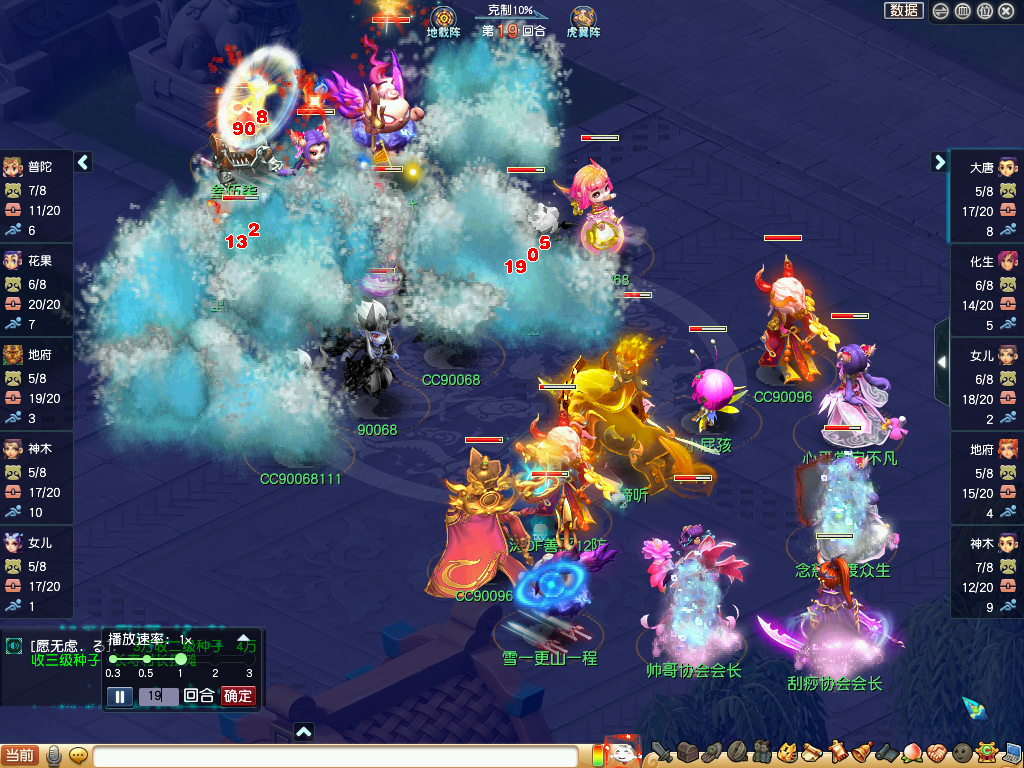
Task: Click the swap-arrows icon at top right
Action: 941,11
